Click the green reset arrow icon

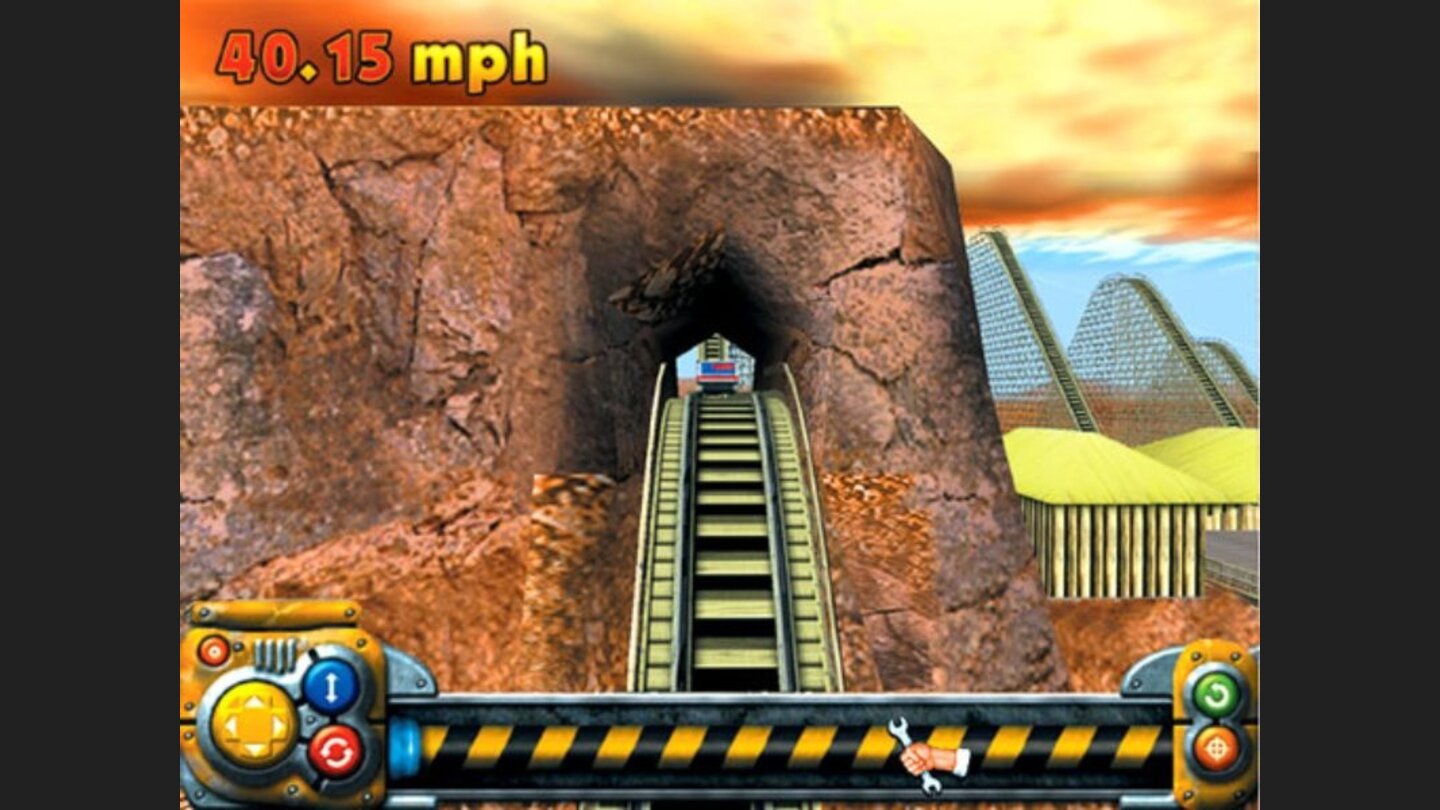(x=1217, y=694)
